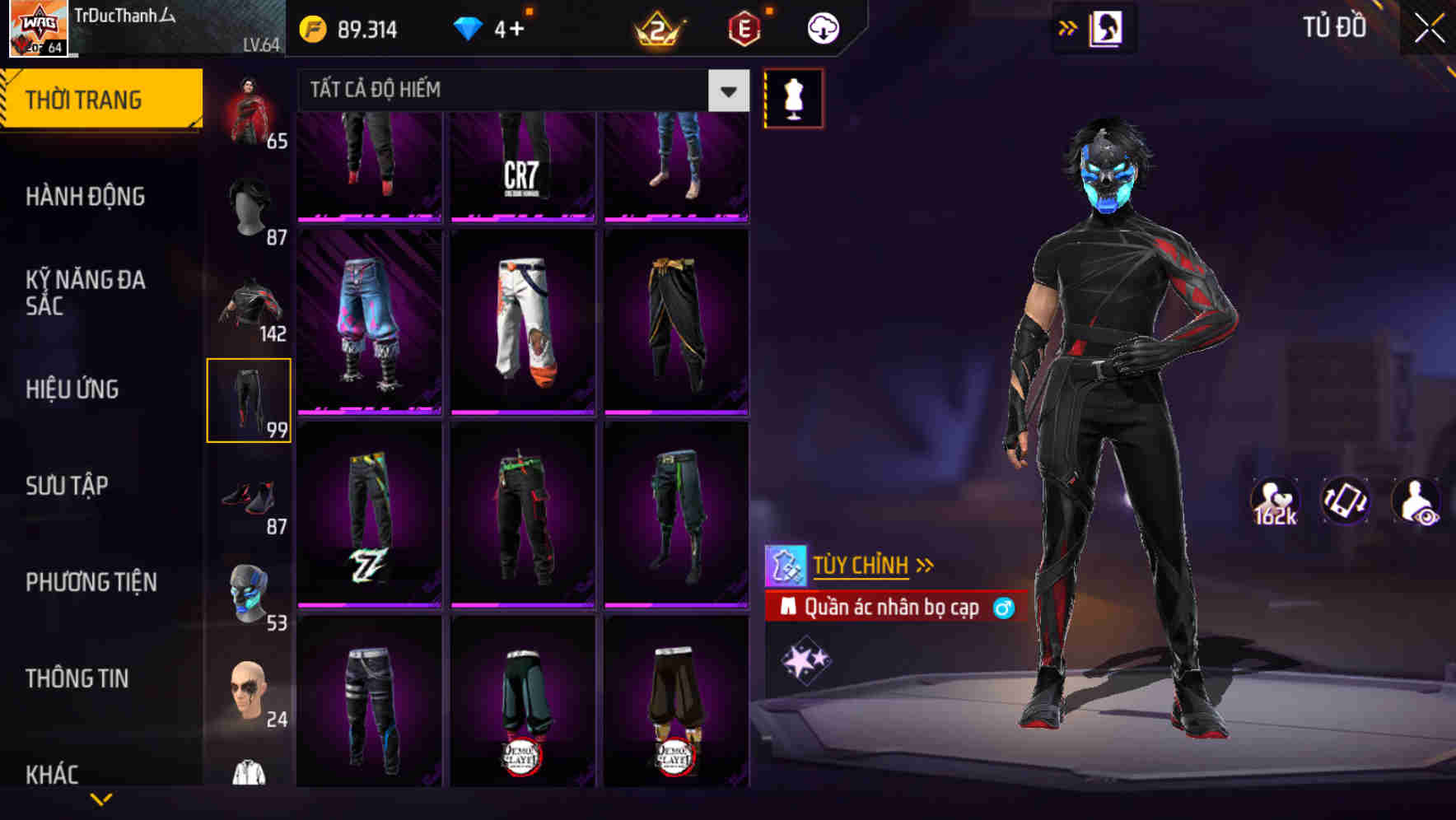This screenshot has width=1456, height=820.
Task: Open the mannequin outfit preset icon
Action: click(792, 97)
